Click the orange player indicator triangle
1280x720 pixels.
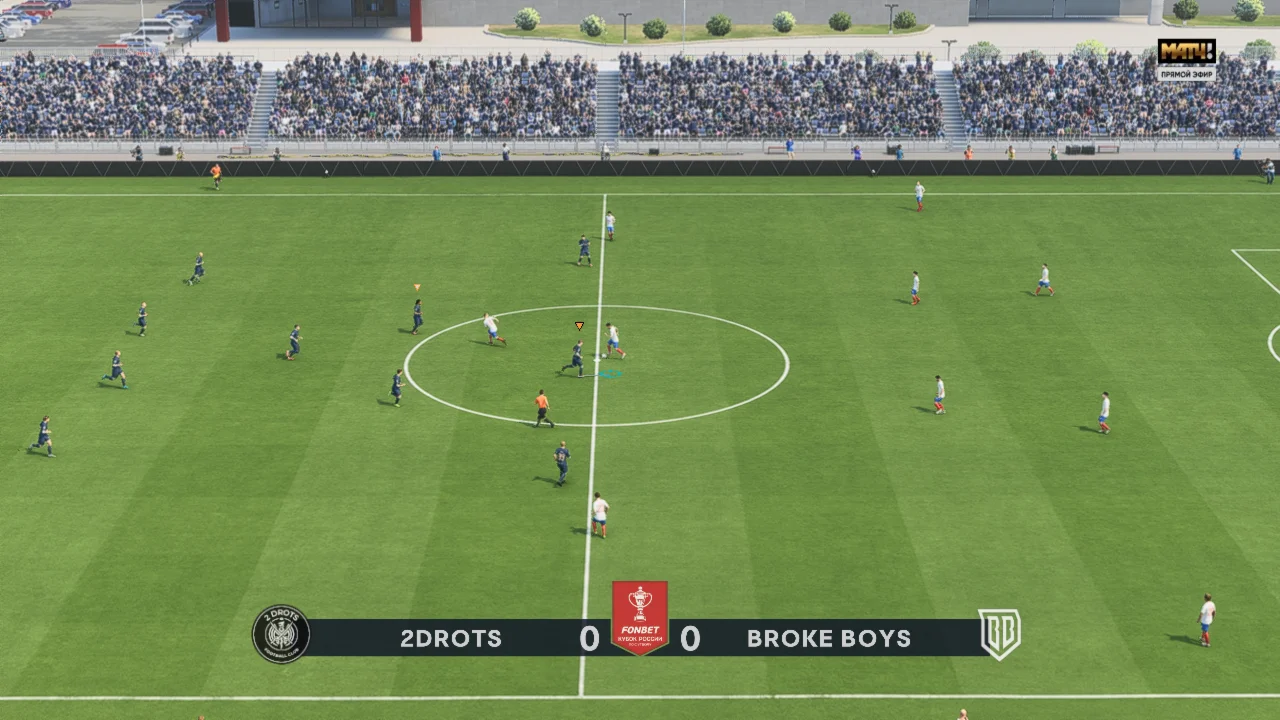[578, 326]
